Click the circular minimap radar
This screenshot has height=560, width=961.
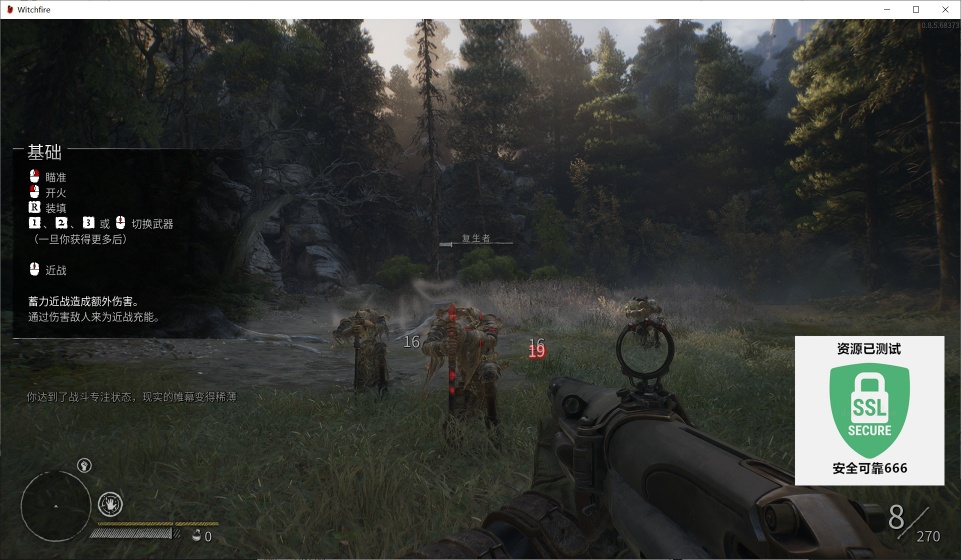coord(56,505)
